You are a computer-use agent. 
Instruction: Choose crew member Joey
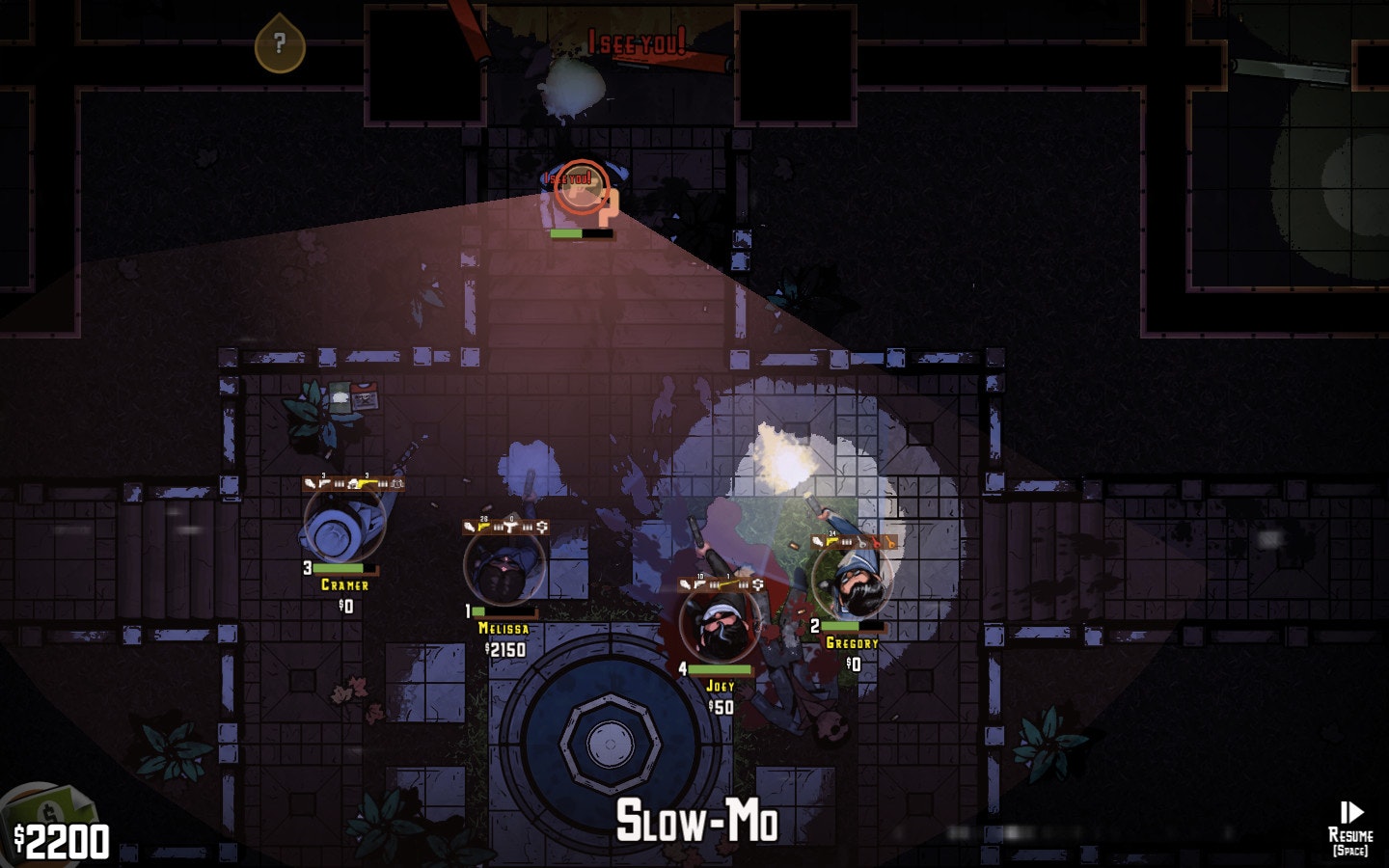tap(720, 625)
